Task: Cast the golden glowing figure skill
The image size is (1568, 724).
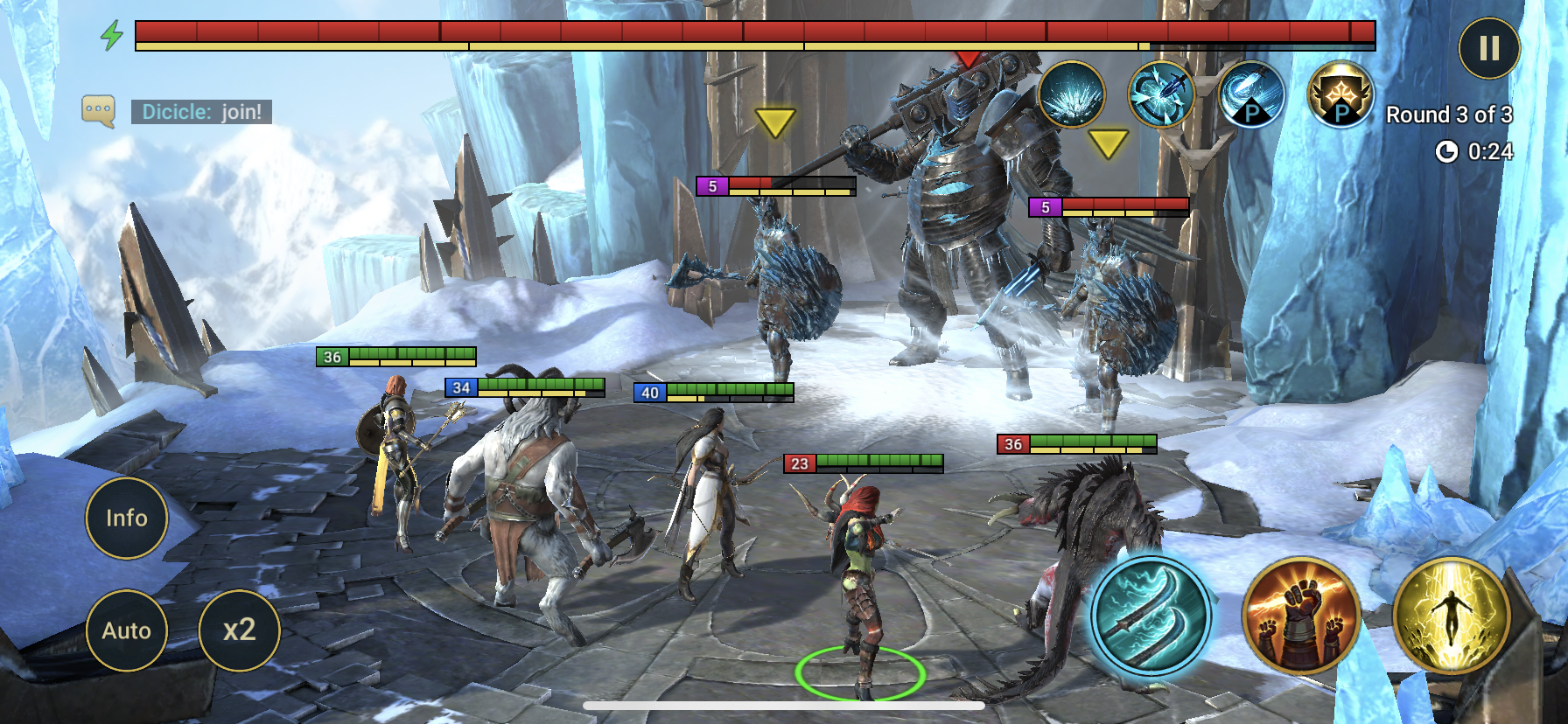Action: 1450,616
